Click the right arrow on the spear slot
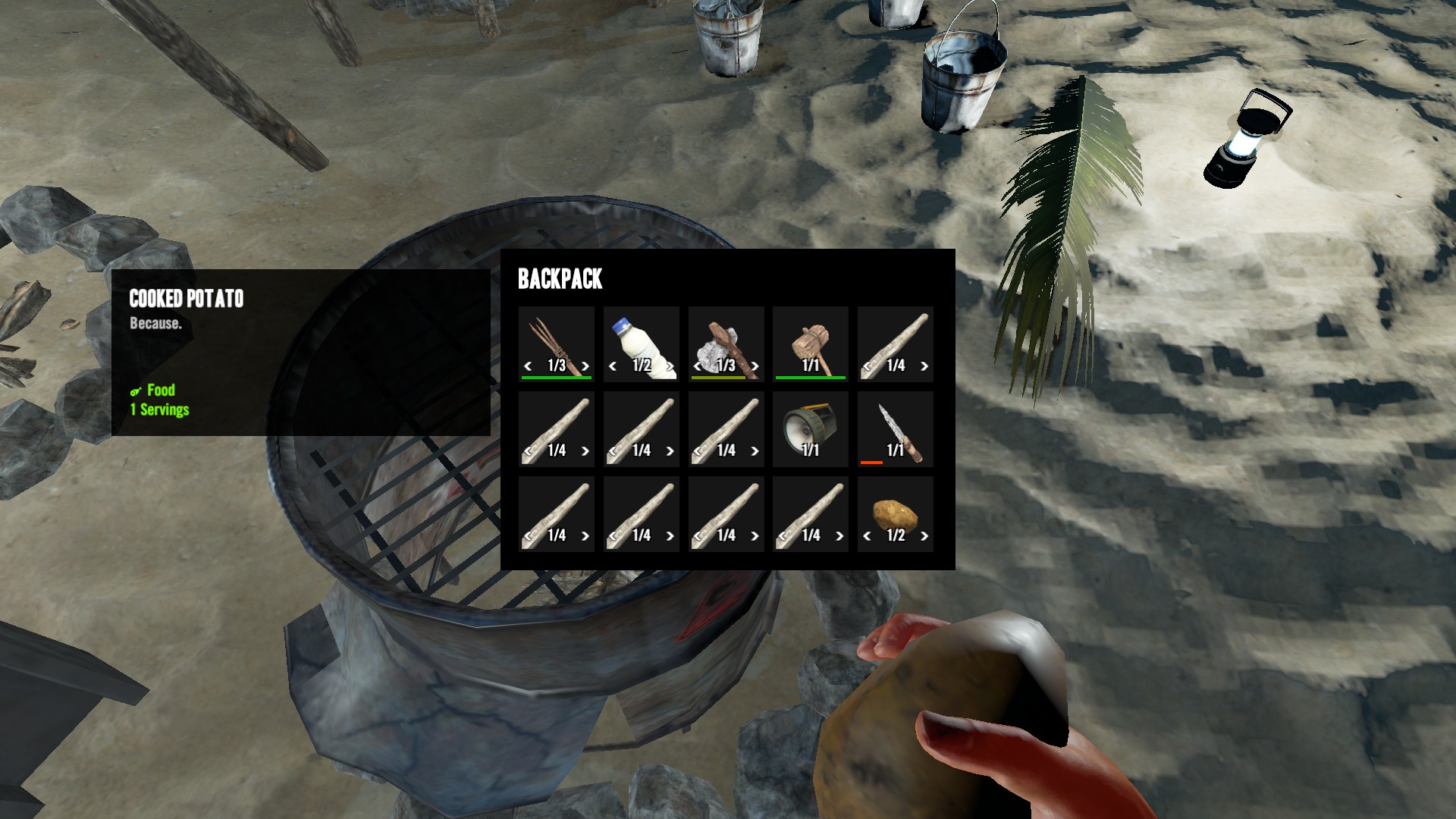 pos(585,366)
